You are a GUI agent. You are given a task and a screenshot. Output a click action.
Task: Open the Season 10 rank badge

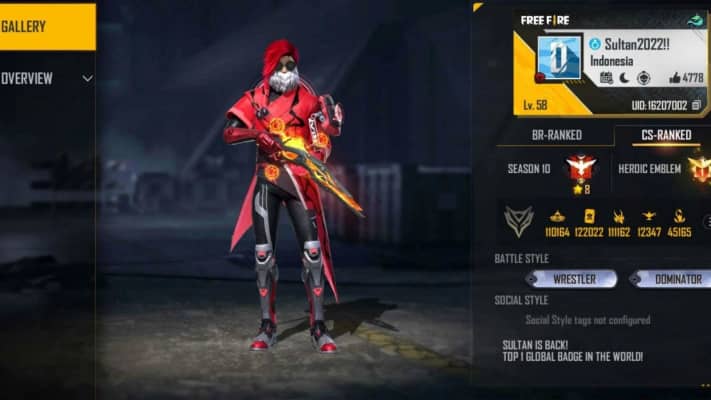(581, 168)
